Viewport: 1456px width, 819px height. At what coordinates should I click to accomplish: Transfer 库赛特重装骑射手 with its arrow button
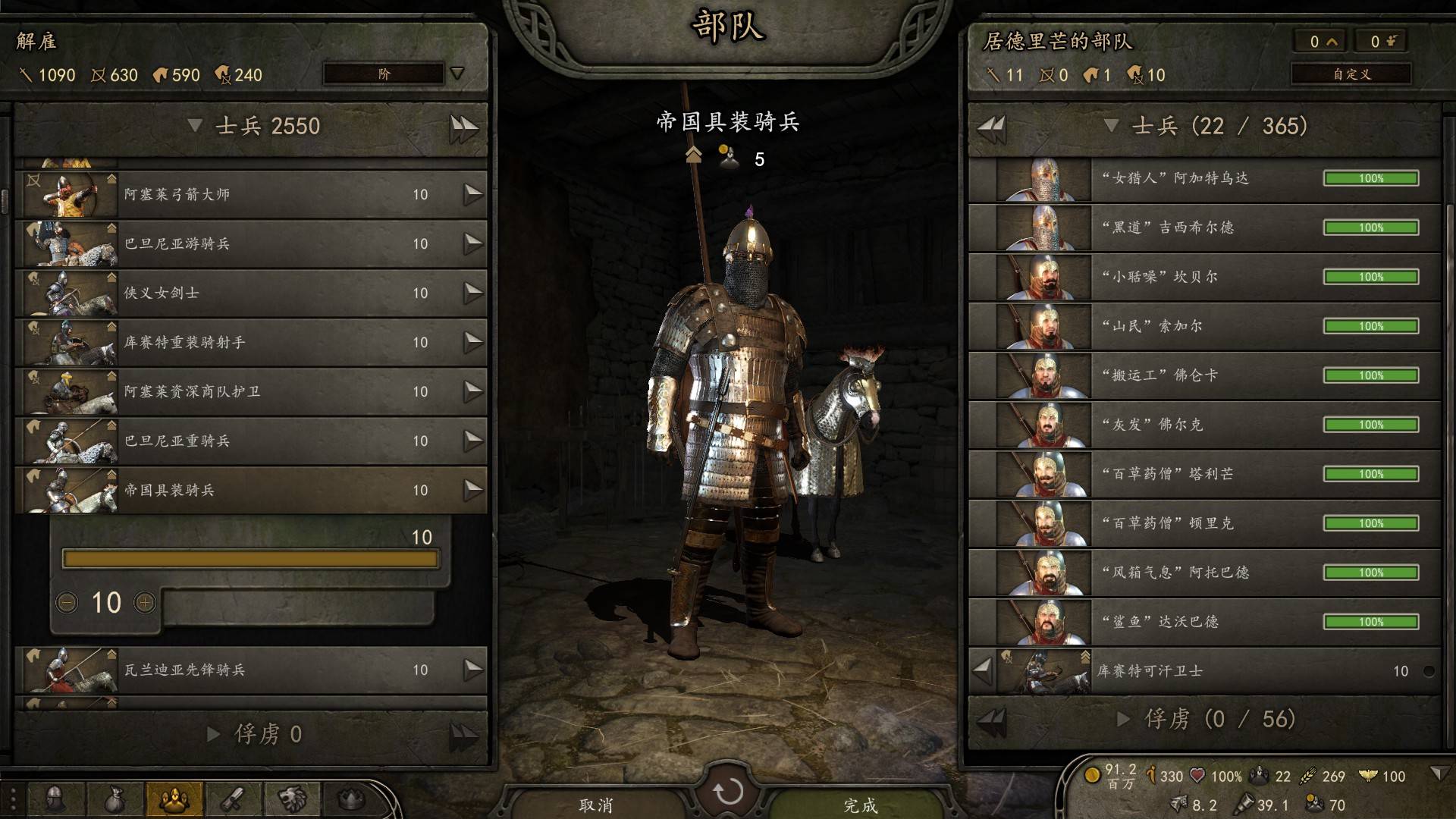pyautogui.click(x=473, y=342)
